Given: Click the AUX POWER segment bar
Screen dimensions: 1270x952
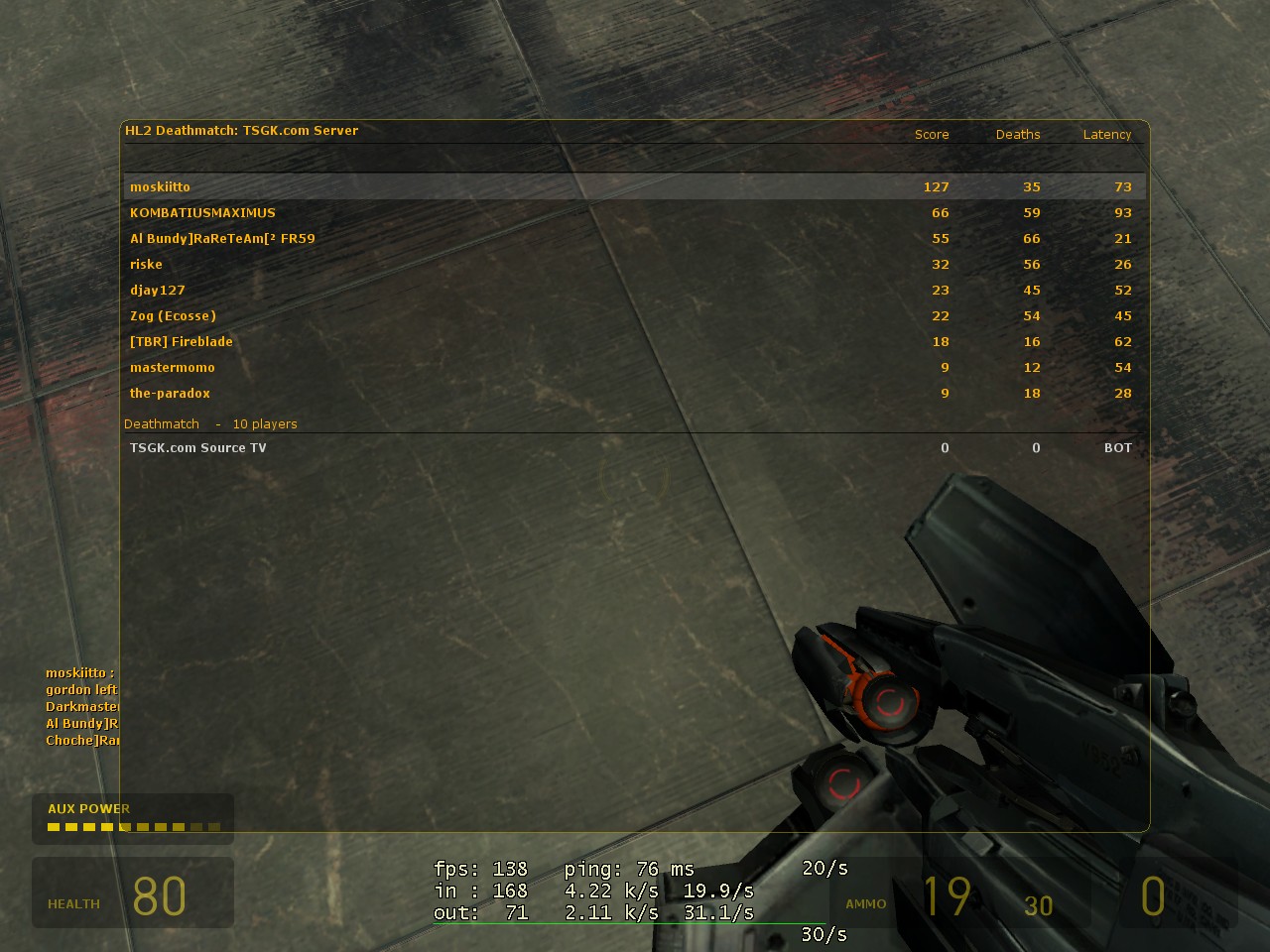Looking at the screenshot, I should tap(132, 825).
